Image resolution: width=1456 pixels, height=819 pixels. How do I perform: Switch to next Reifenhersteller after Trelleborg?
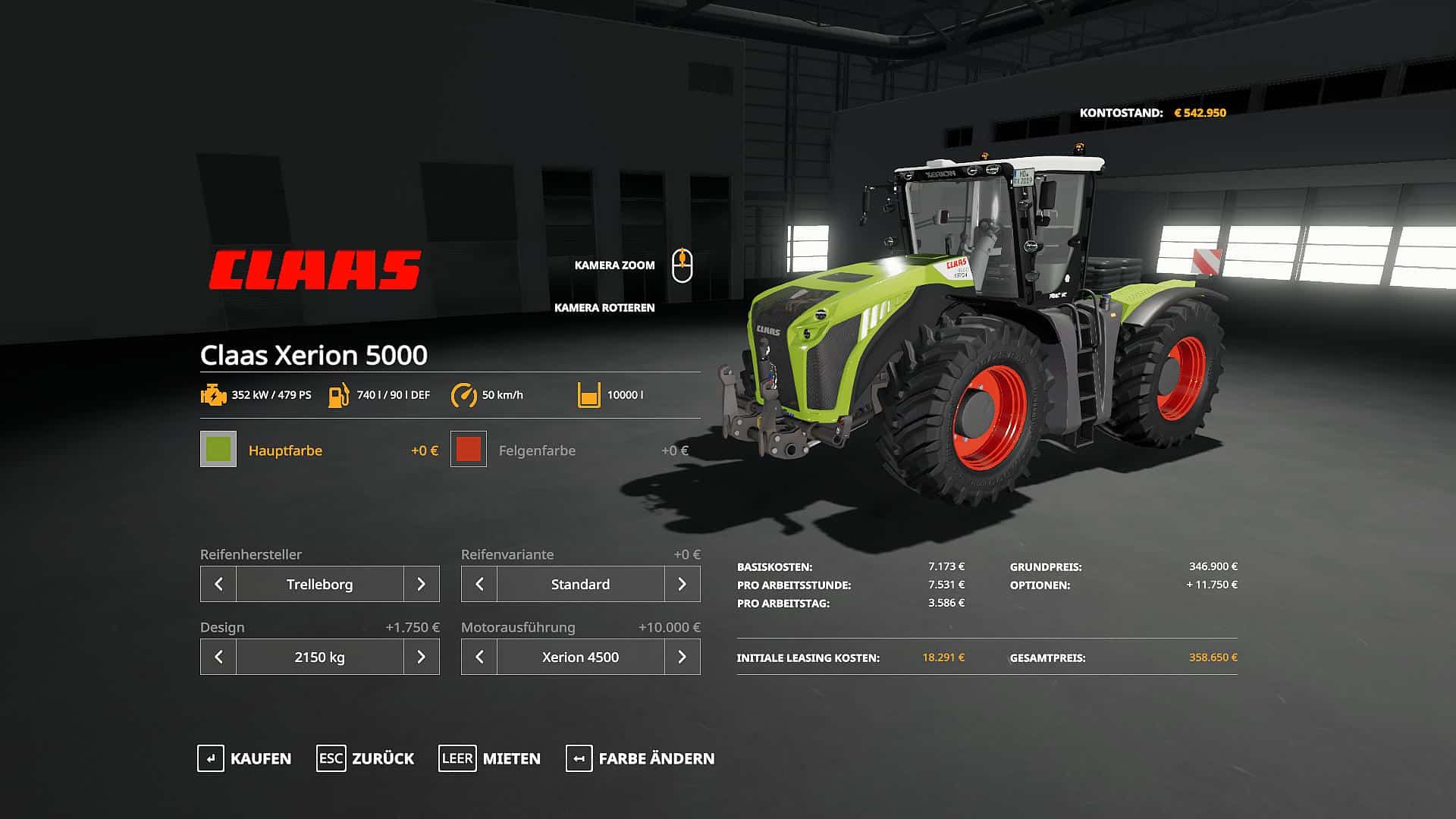422,584
